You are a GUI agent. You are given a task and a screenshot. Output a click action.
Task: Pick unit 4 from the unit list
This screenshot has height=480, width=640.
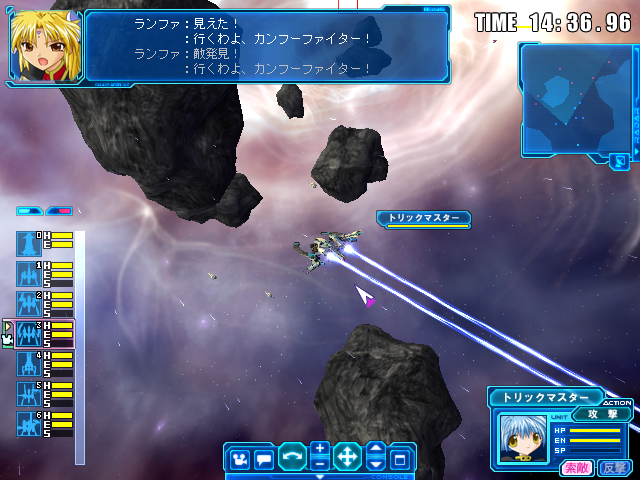[28, 364]
